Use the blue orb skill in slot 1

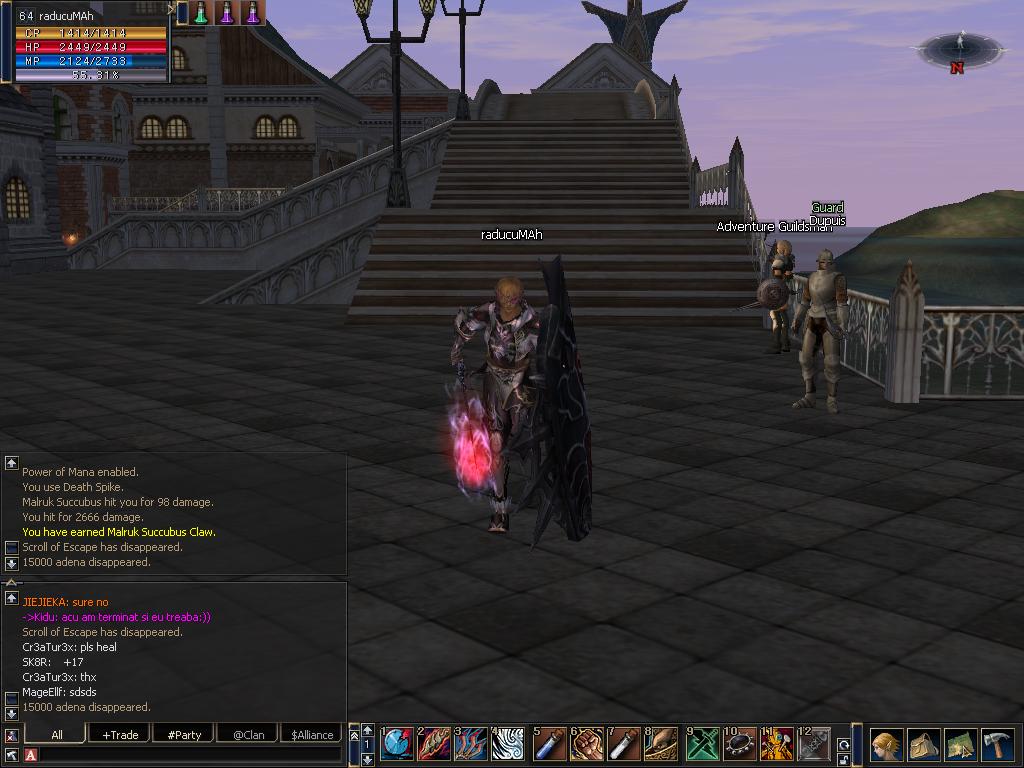click(397, 744)
